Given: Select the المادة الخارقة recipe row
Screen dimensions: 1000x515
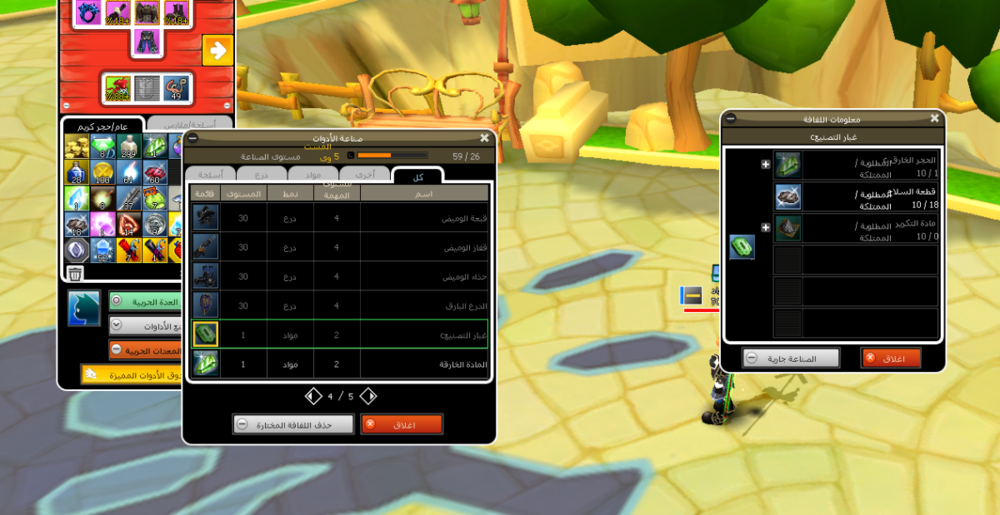Looking at the screenshot, I should tap(340, 364).
